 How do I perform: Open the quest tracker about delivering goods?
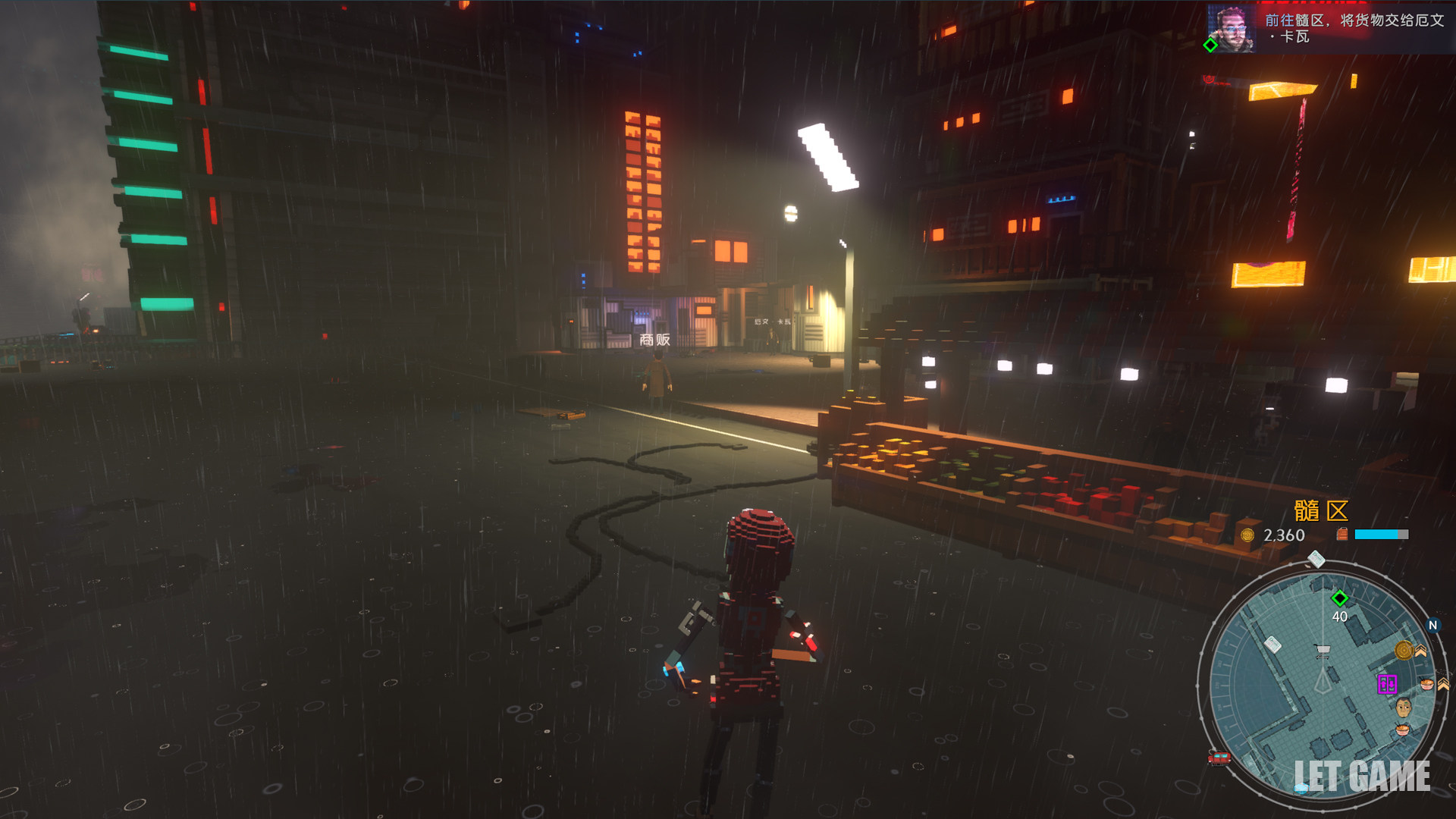tap(1354, 28)
